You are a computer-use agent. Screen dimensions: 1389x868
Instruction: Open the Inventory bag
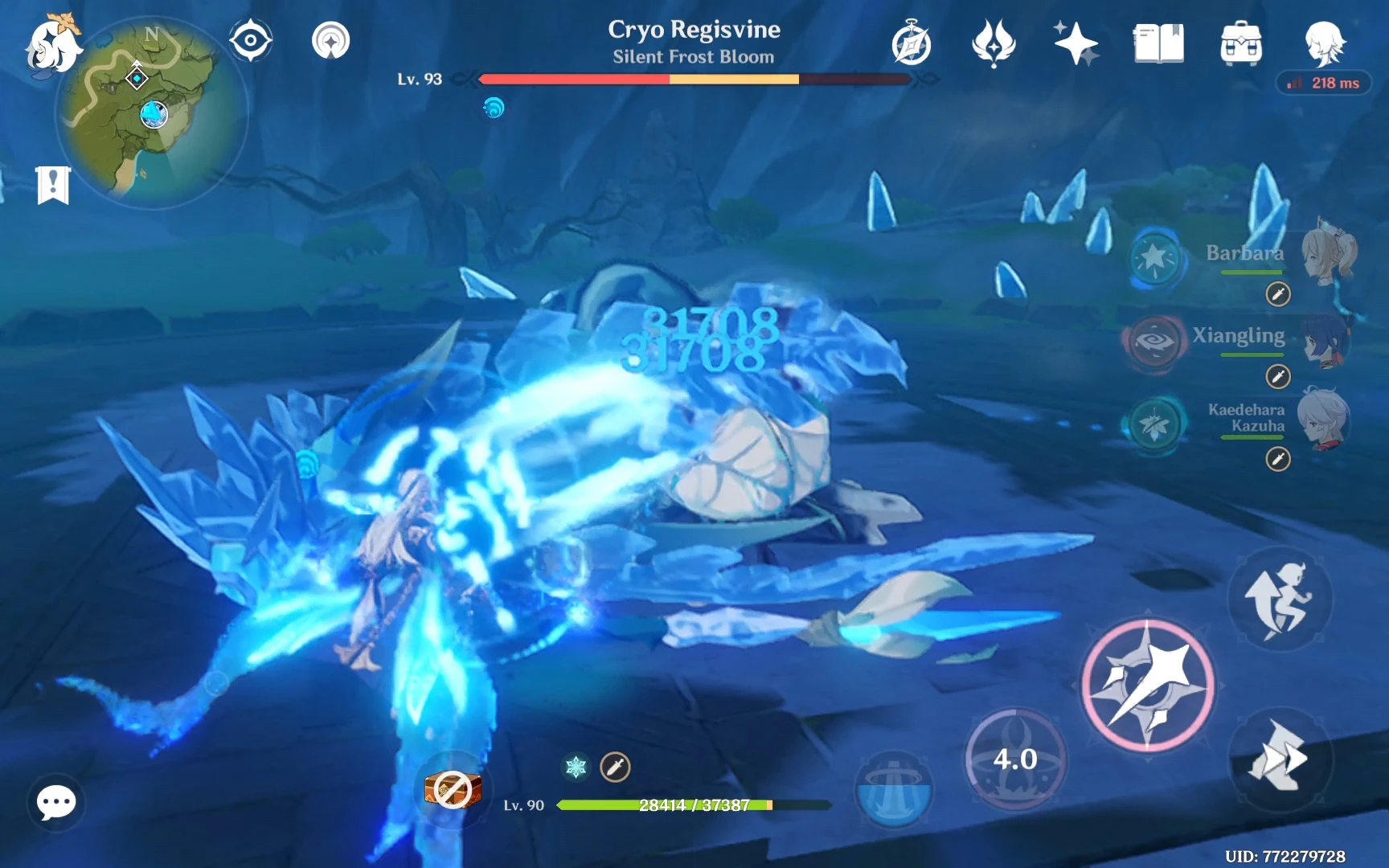pos(1240,44)
